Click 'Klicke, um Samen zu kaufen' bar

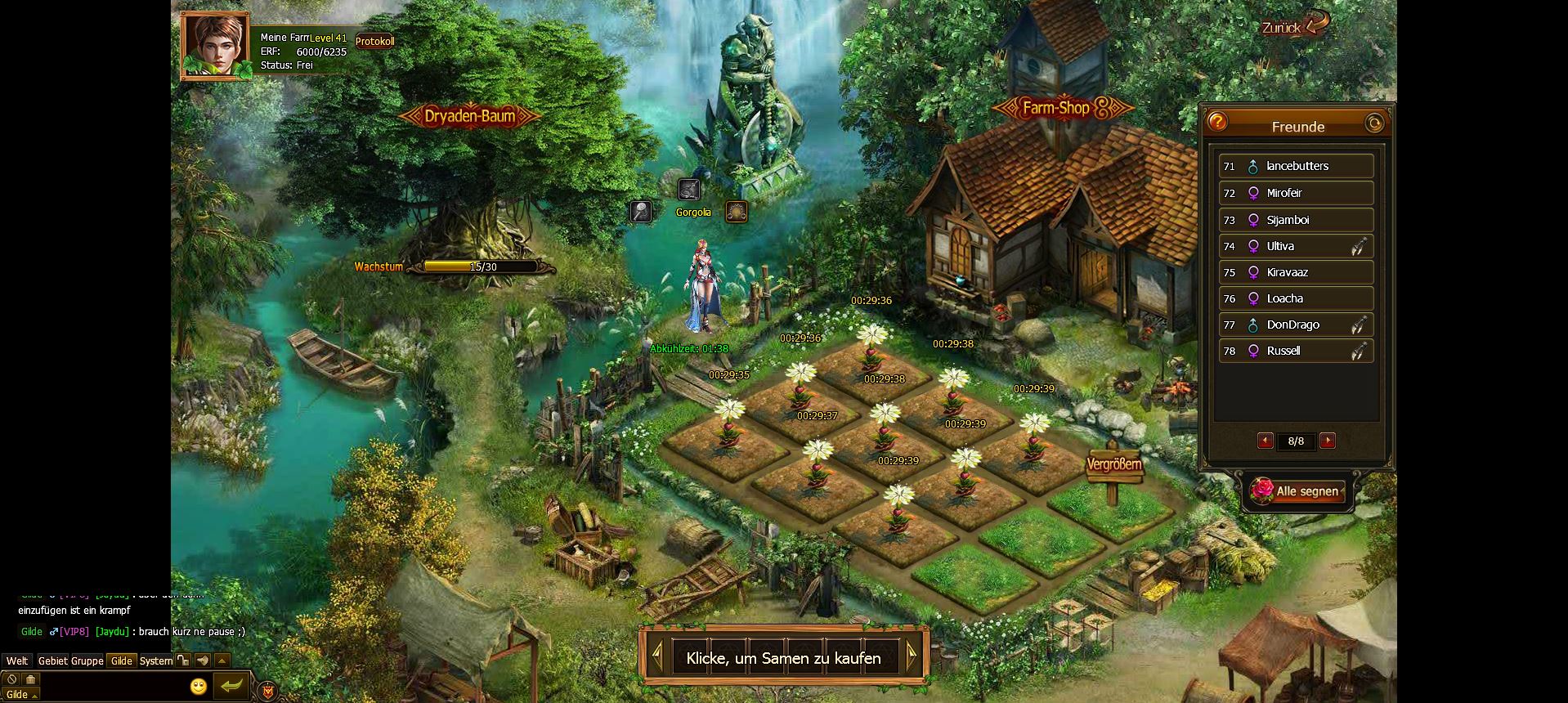click(x=783, y=658)
